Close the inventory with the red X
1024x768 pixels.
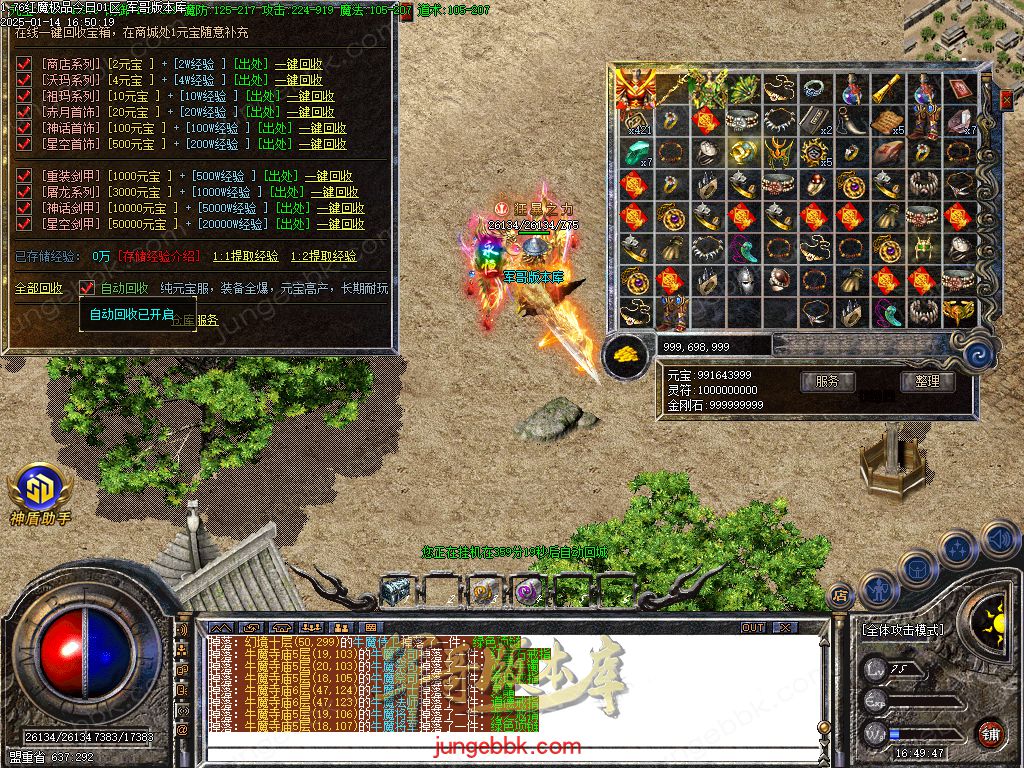(1006, 98)
